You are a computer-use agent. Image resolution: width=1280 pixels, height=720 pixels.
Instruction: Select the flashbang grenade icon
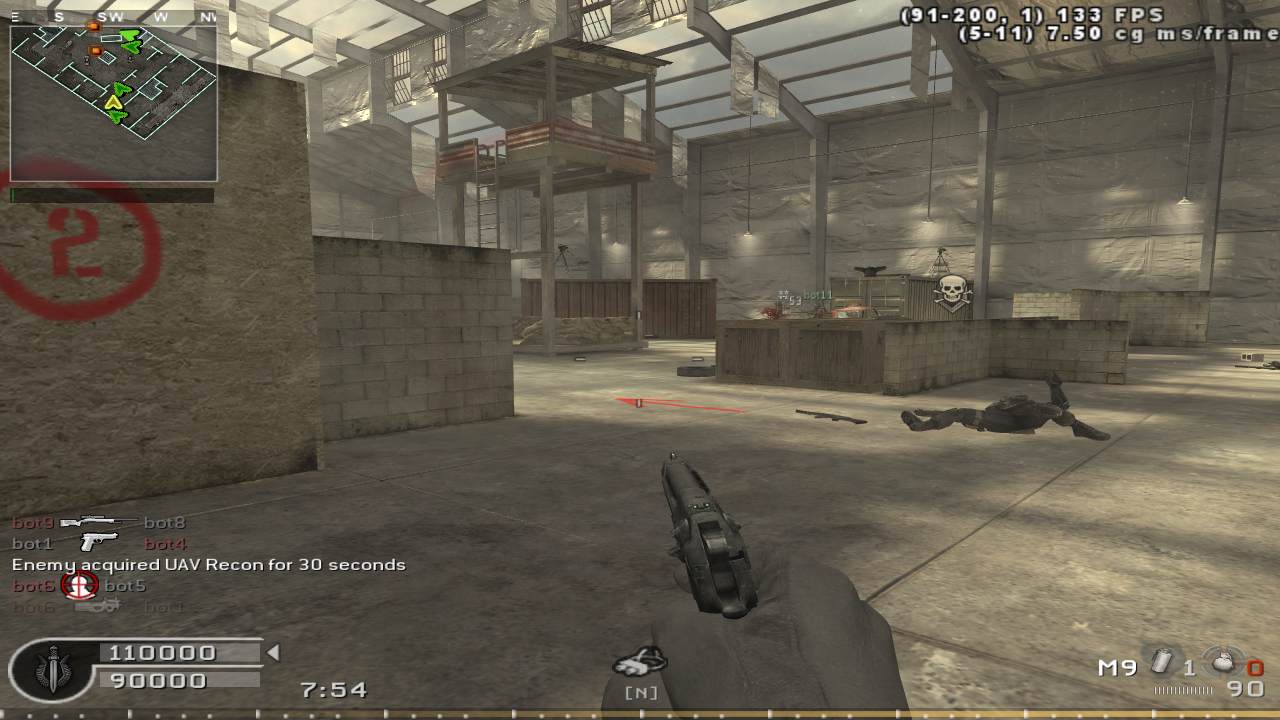[x=1162, y=662]
